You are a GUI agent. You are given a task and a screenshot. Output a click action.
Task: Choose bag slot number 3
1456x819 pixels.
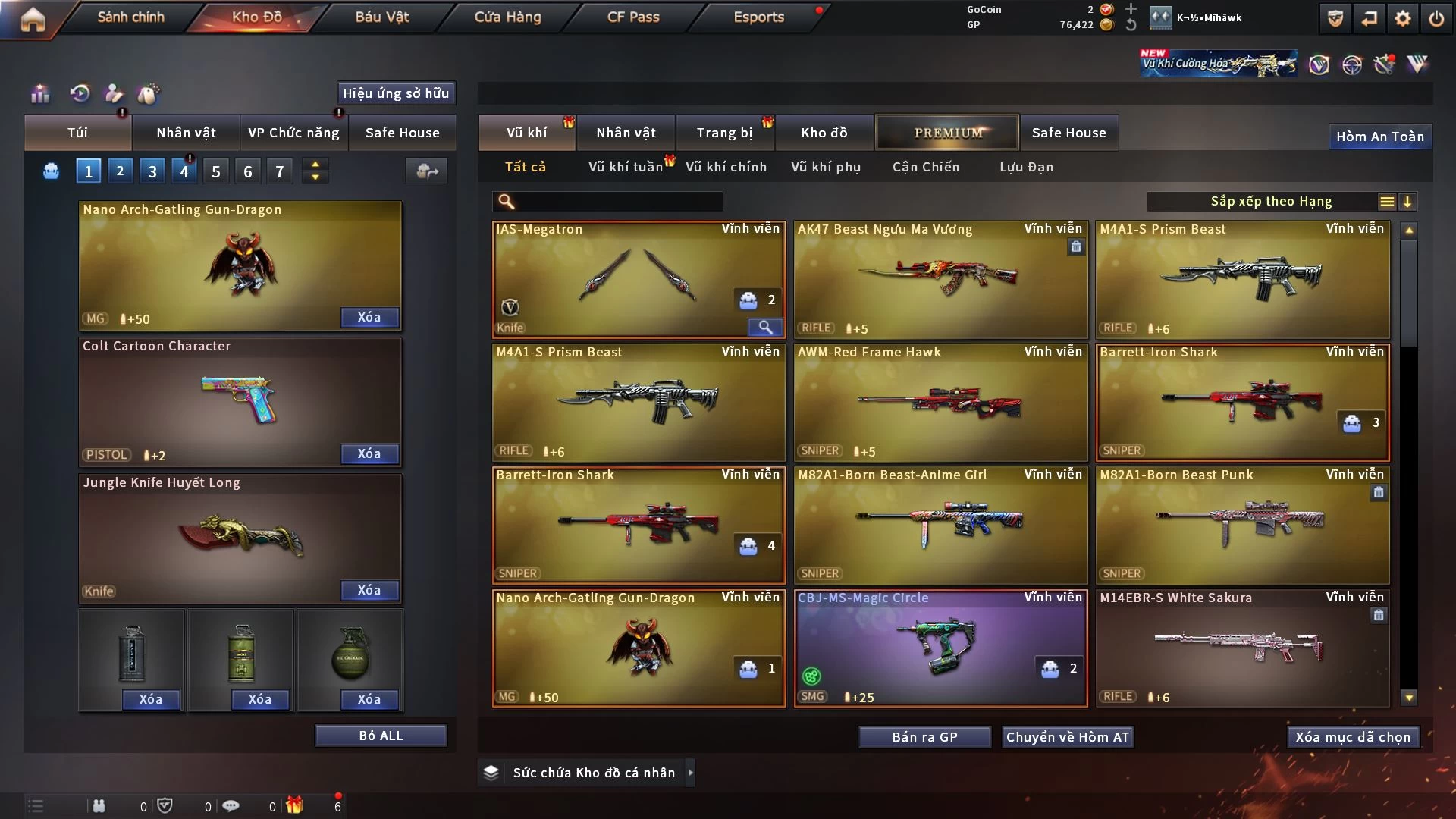pos(152,171)
